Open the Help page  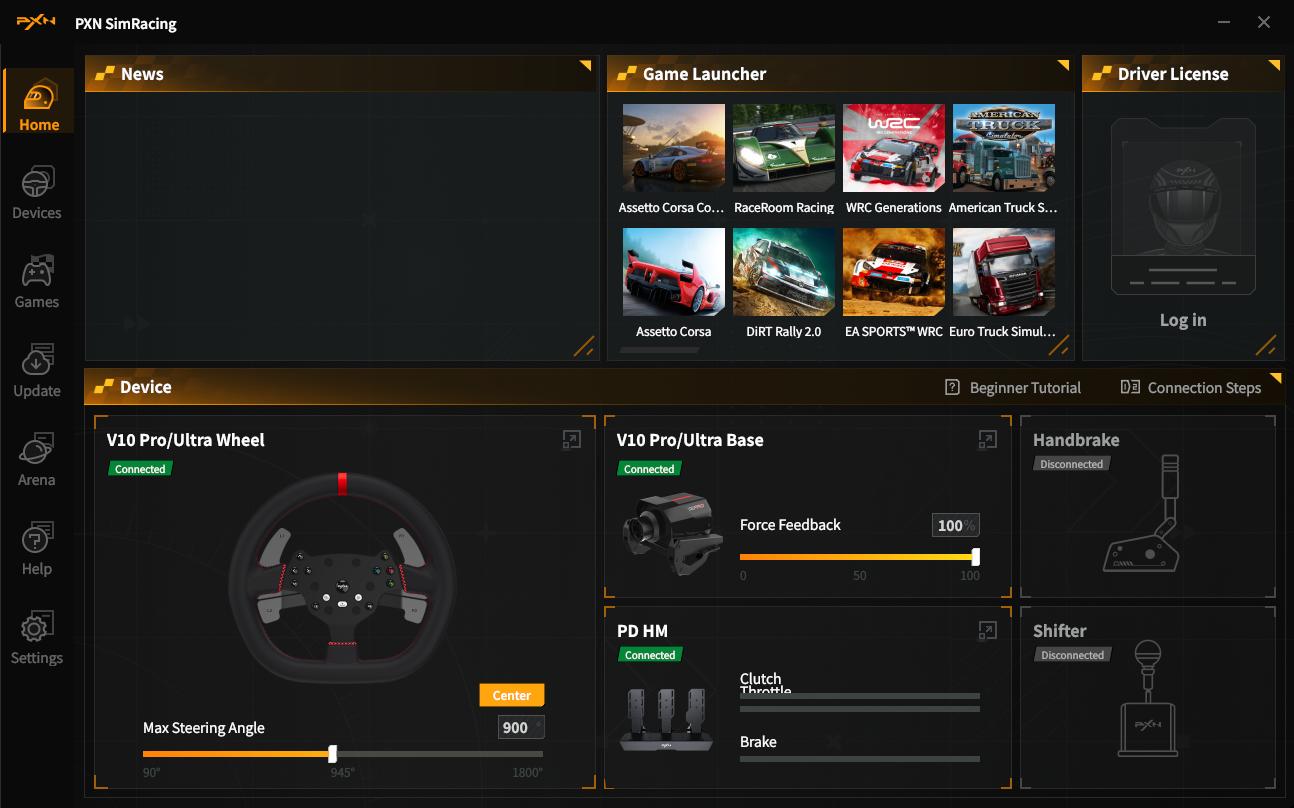coord(37,550)
